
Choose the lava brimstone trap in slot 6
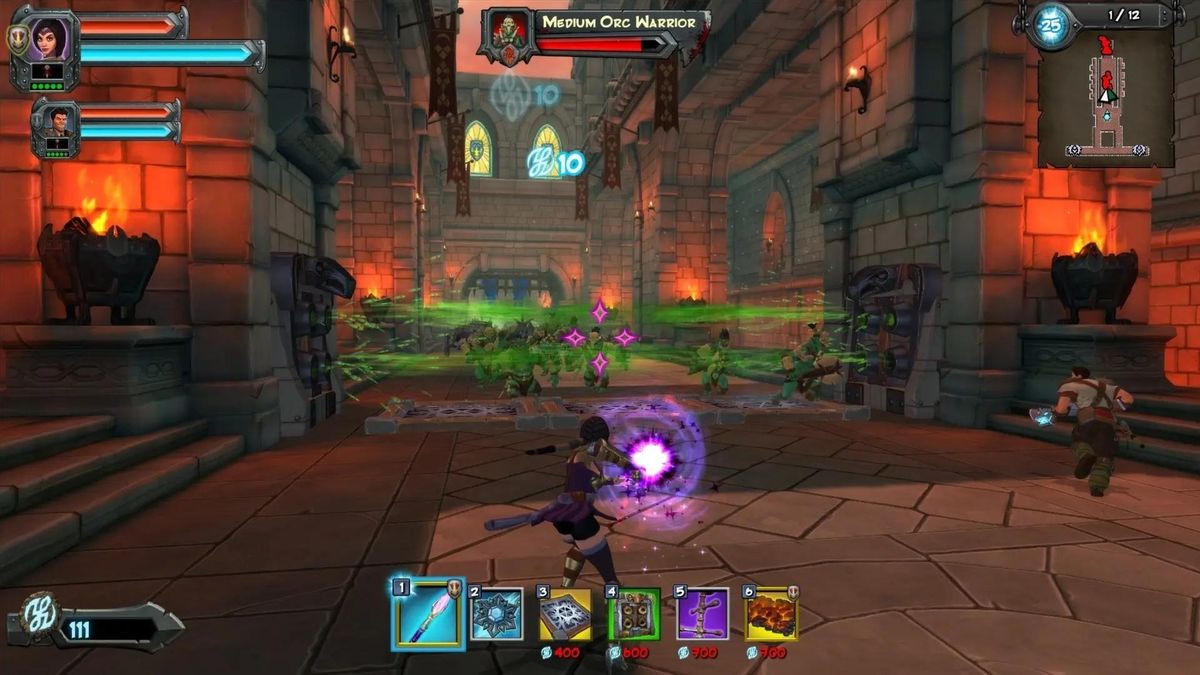coord(771,615)
